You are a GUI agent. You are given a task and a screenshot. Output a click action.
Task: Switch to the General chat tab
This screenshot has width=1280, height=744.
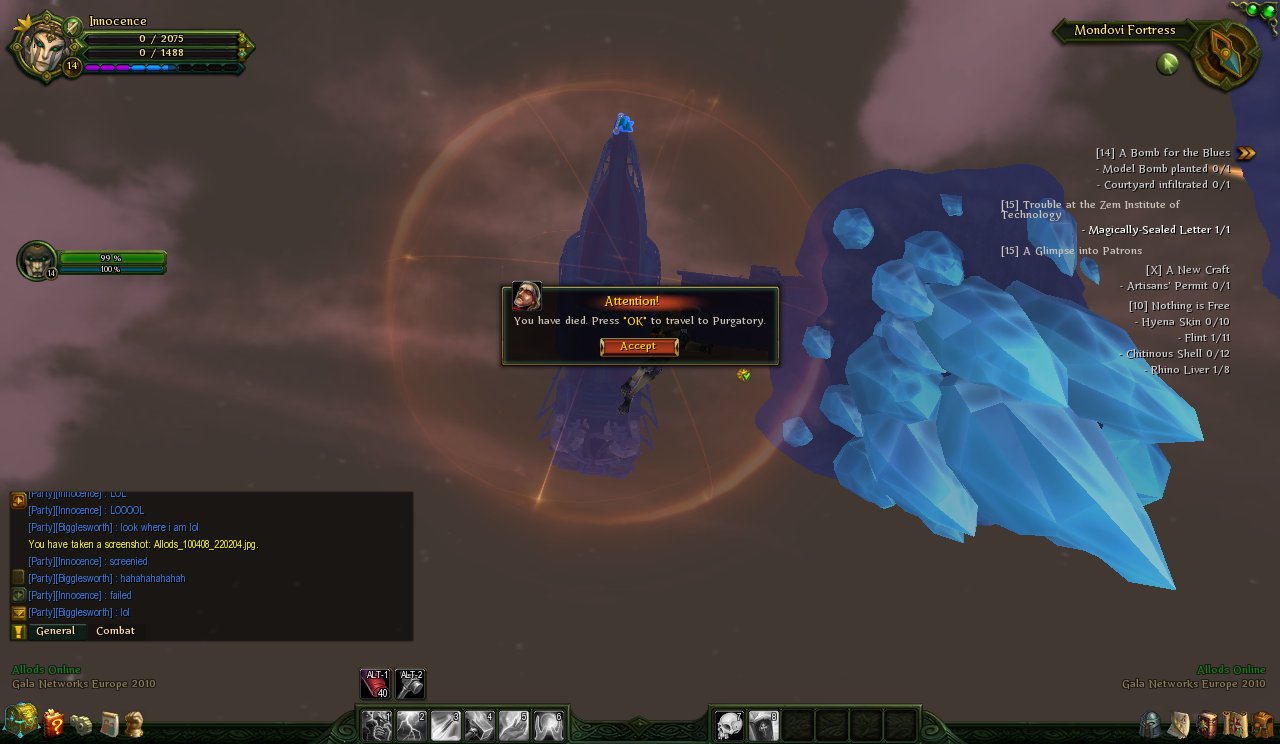(x=57, y=631)
